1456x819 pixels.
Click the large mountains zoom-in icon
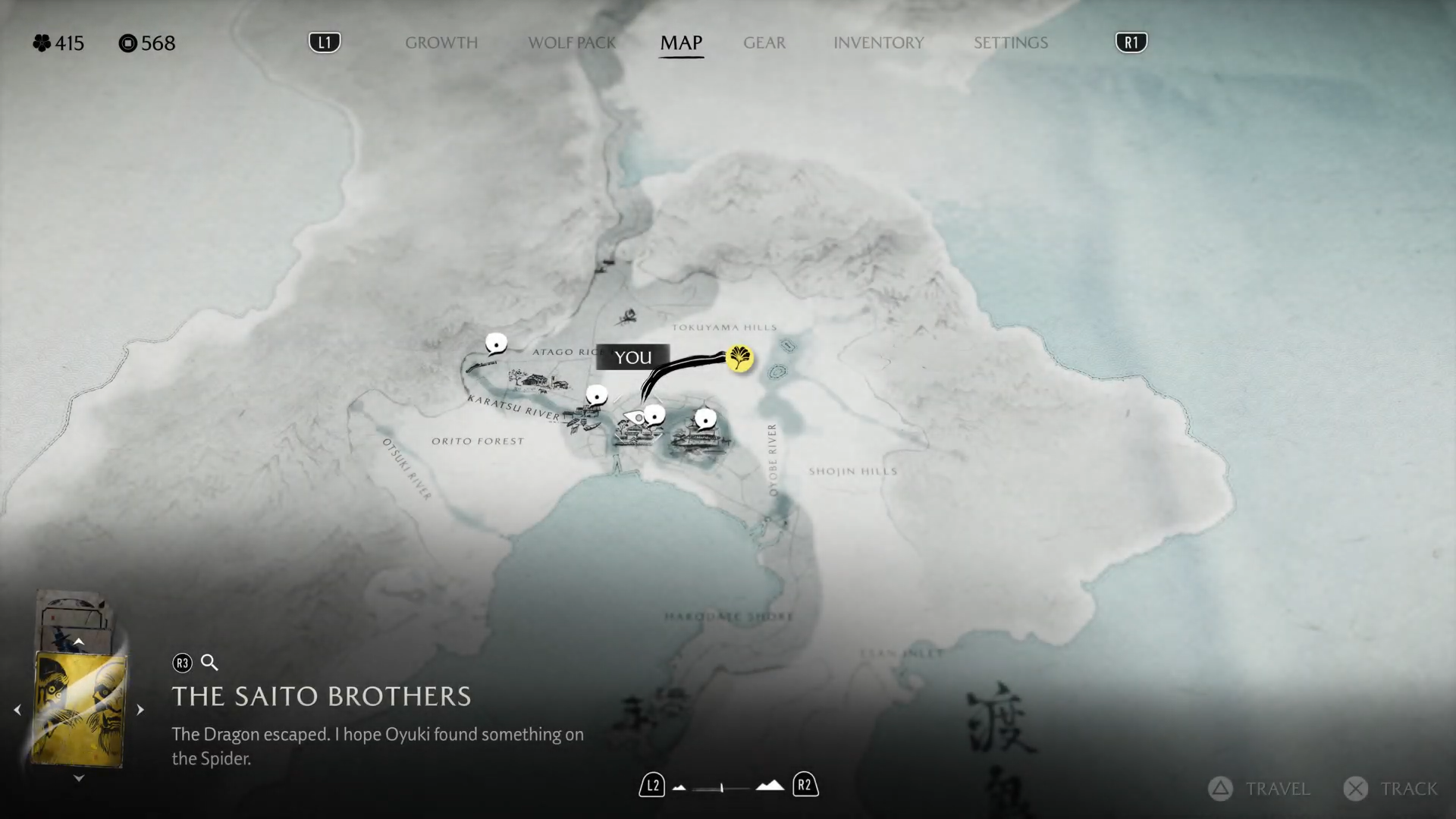click(x=770, y=786)
